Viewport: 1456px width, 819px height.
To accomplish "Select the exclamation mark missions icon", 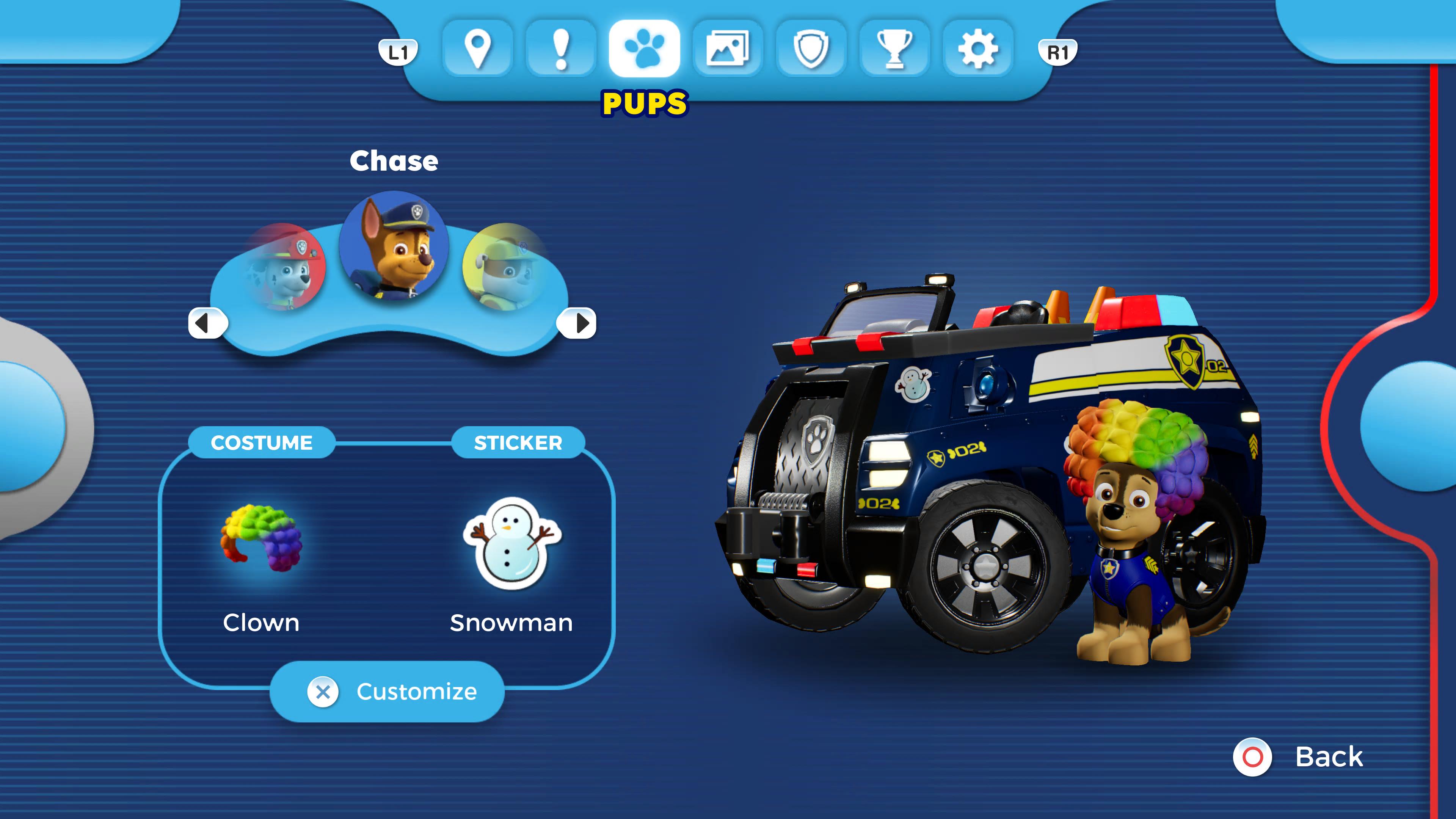I will point(561,50).
